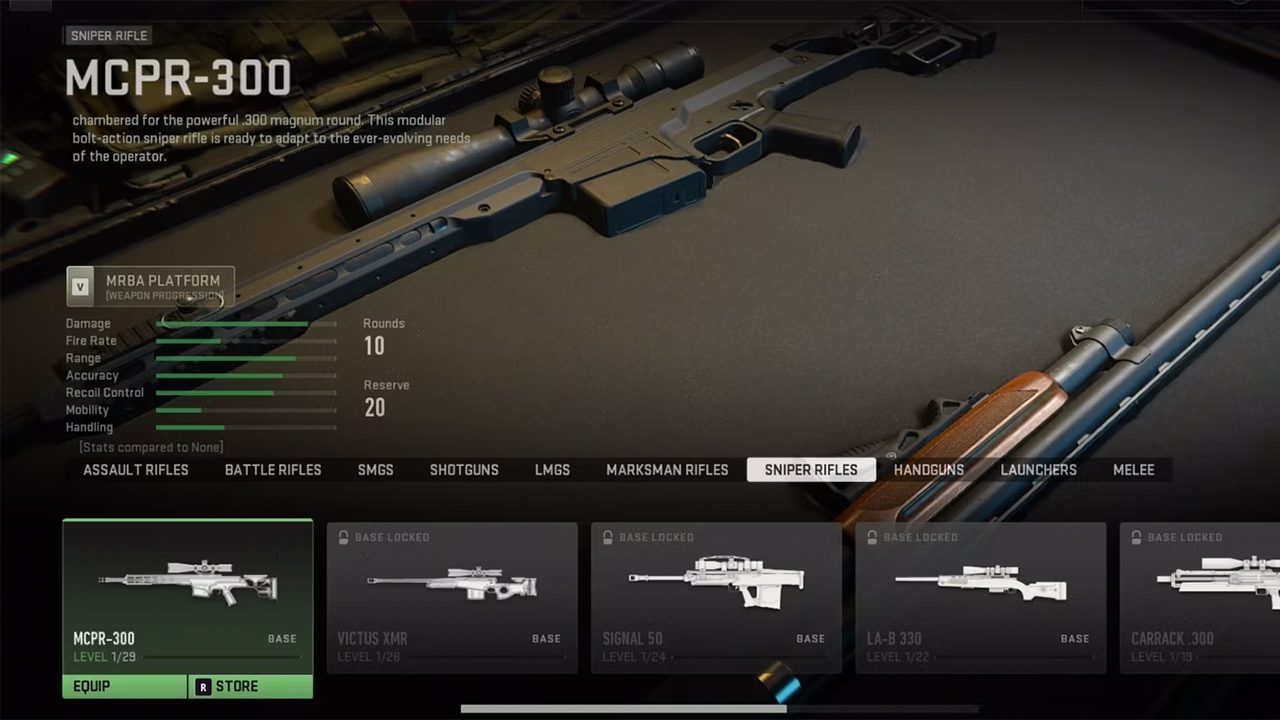Choose the Melee weapons tab
1280x720 pixels.
[x=1133, y=470]
